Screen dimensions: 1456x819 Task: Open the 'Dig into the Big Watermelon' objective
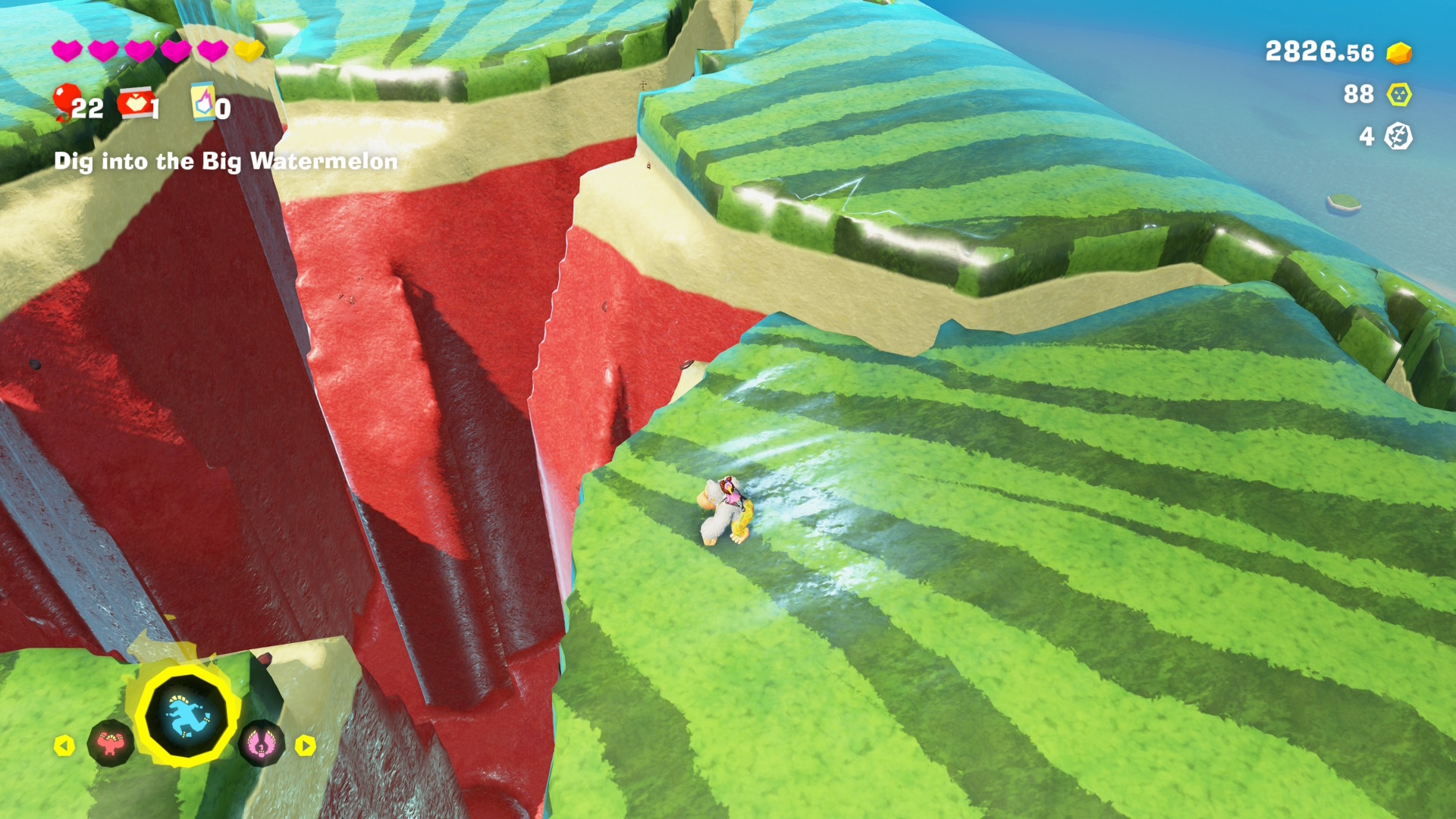226,162
